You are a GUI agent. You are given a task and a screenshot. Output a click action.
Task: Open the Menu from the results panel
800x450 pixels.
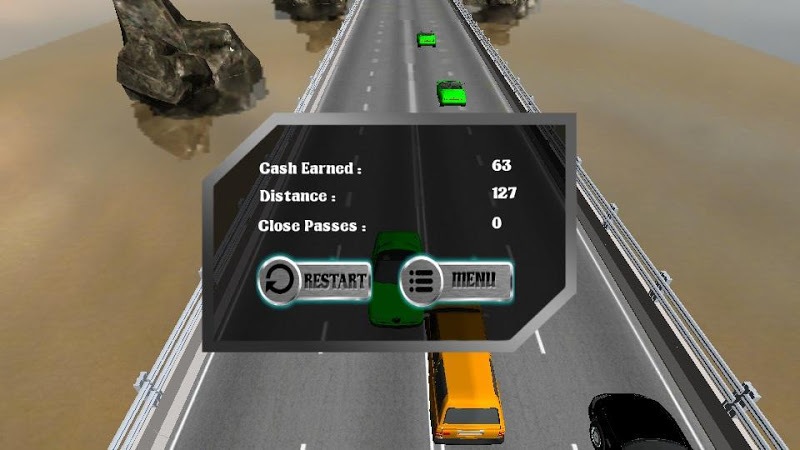(x=457, y=280)
